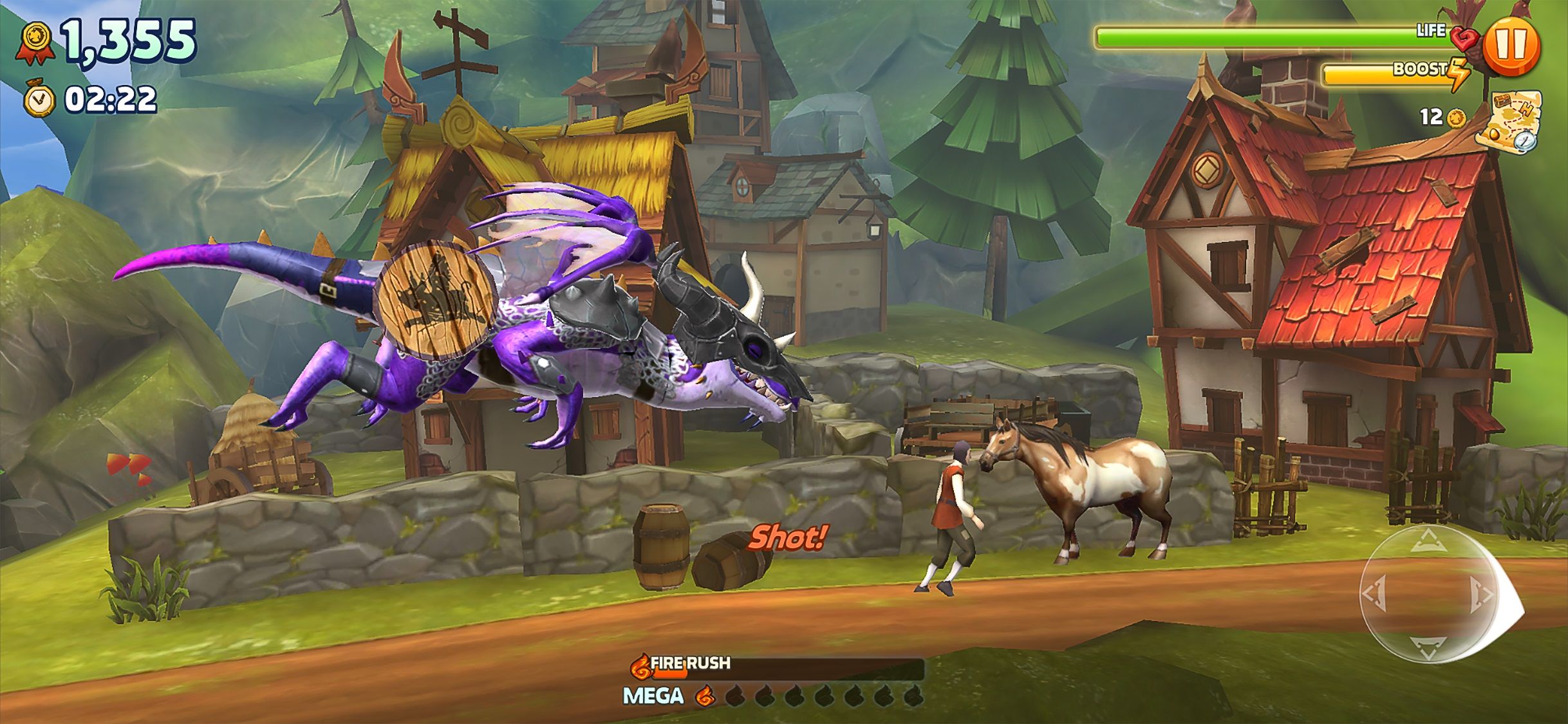The image size is (1568, 724).
Task: Select the MEGA label
Action: tap(653, 696)
